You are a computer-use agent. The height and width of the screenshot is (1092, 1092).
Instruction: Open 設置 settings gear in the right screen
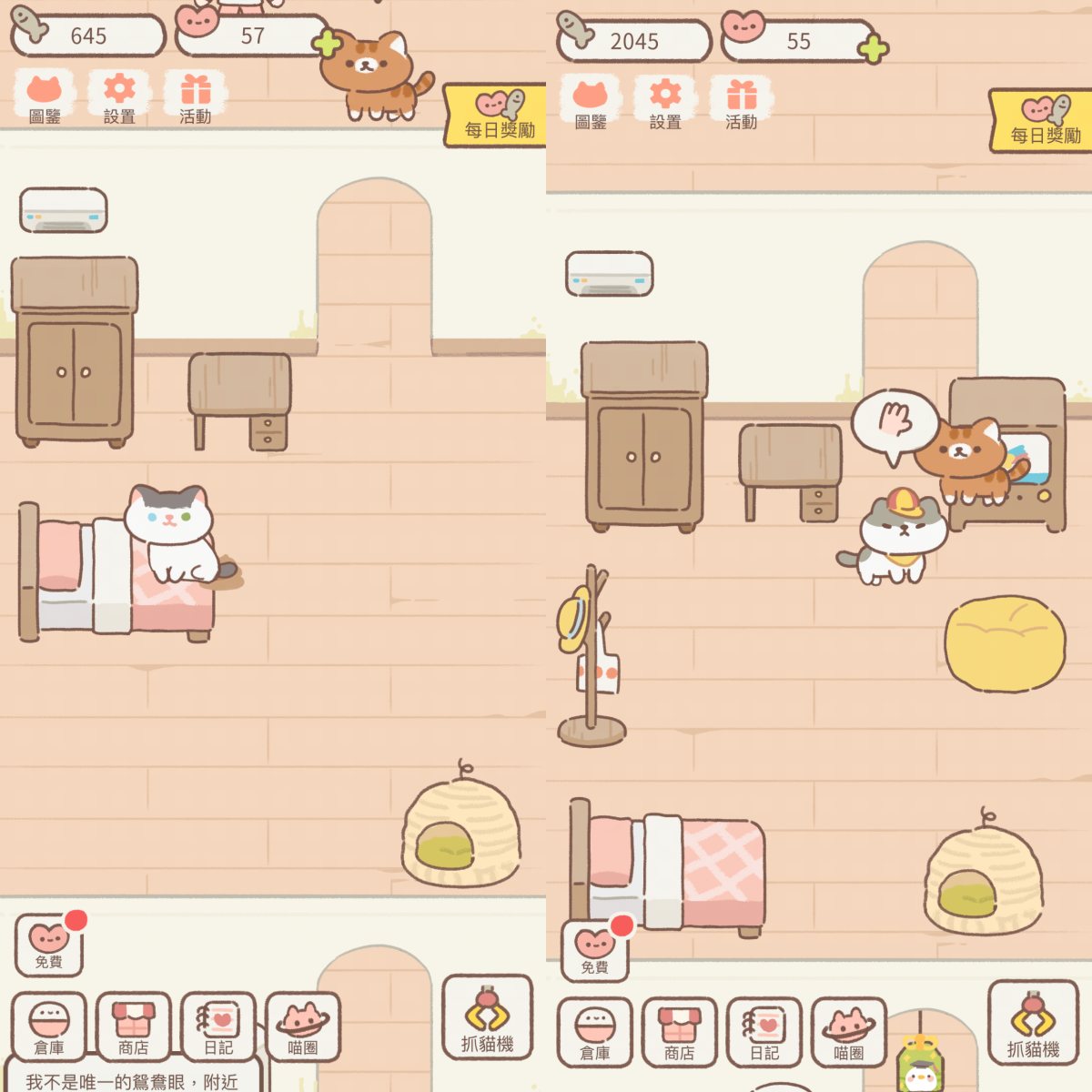[665, 104]
